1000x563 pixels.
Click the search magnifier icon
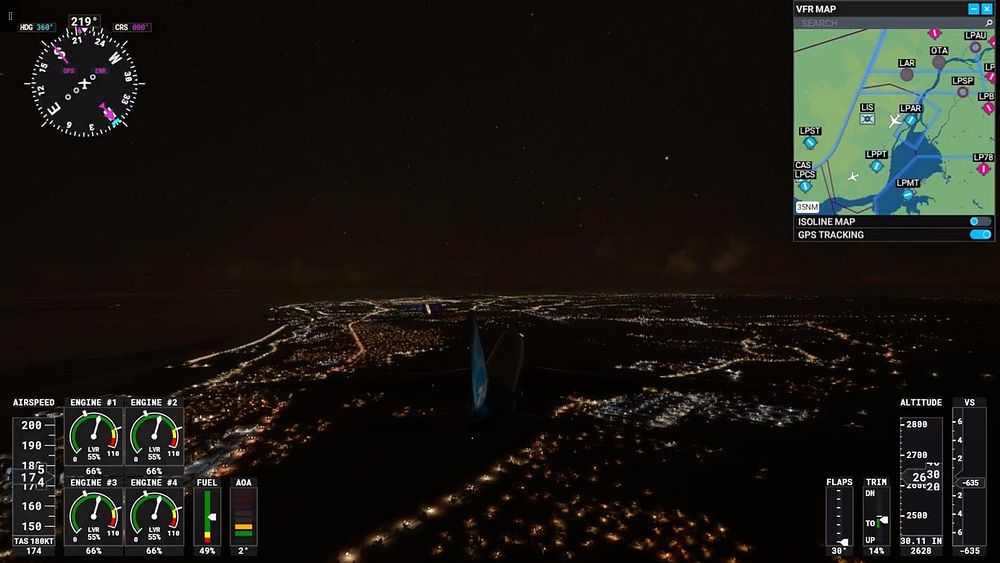point(988,23)
